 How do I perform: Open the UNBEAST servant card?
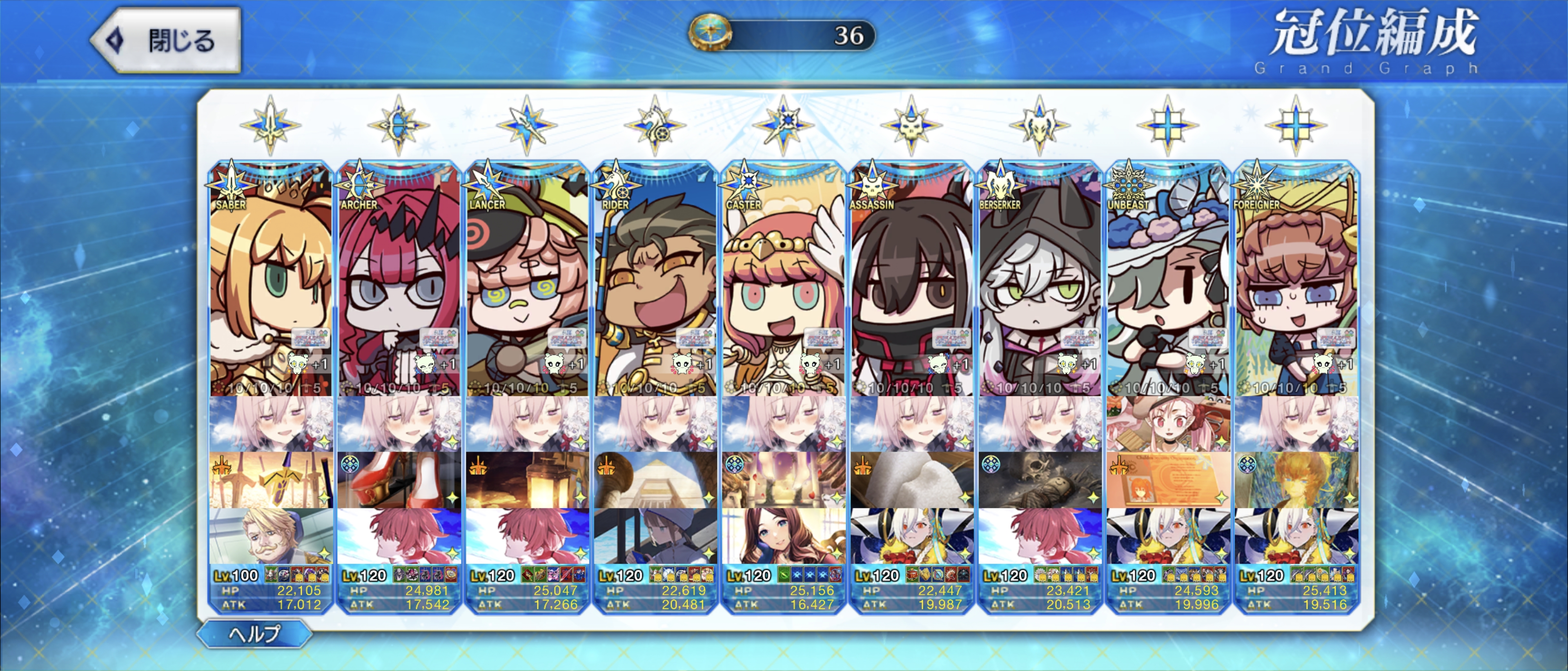tap(1168, 280)
